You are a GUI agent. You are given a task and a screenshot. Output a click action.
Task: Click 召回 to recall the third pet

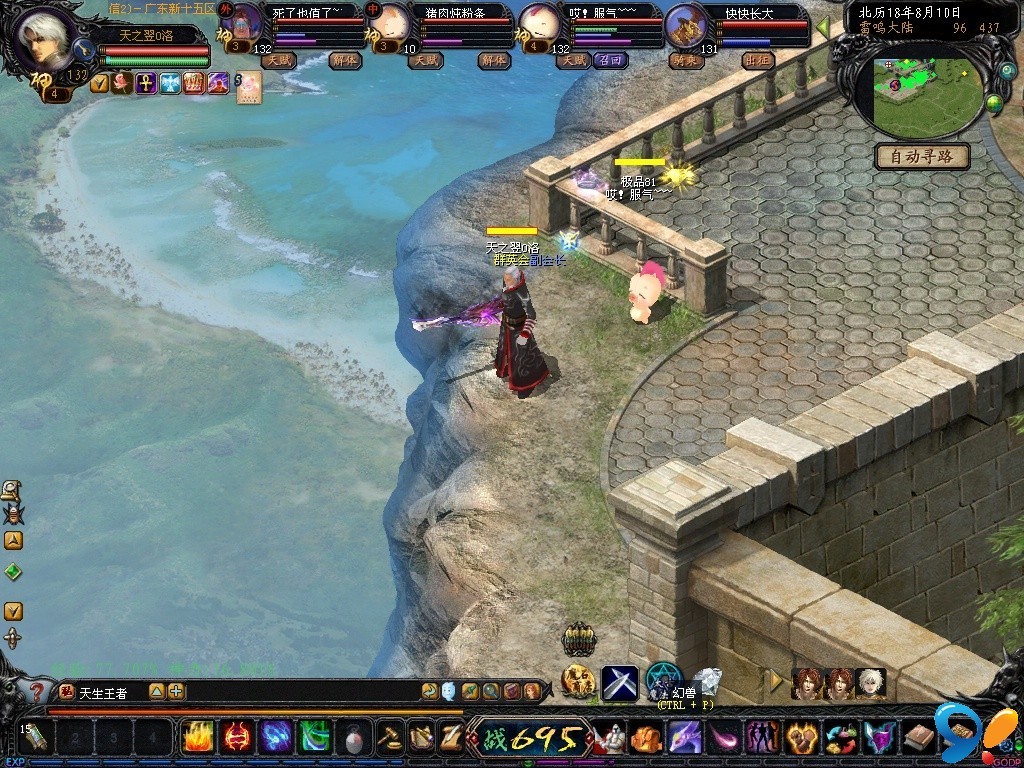(x=609, y=60)
